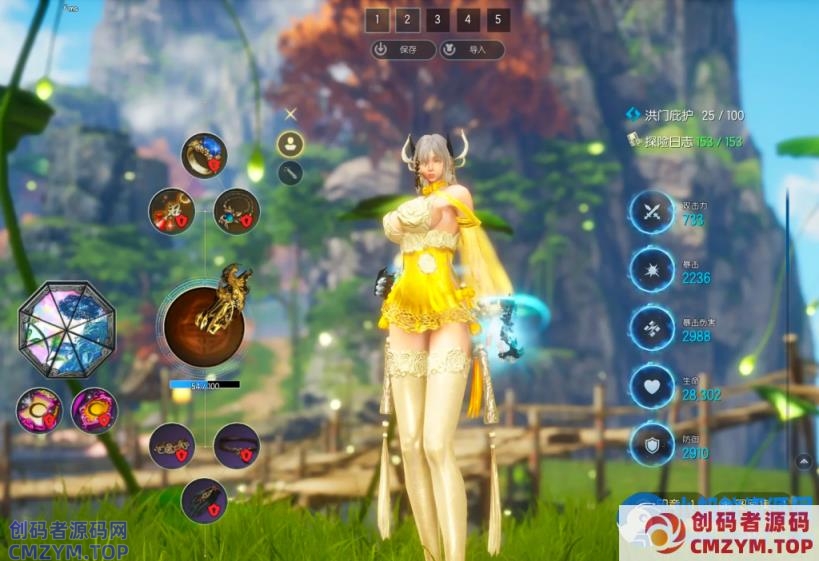Screen dimensions: 819x561
Task: Select the blue-gem ring equipment slot
Action: (205, 156)
